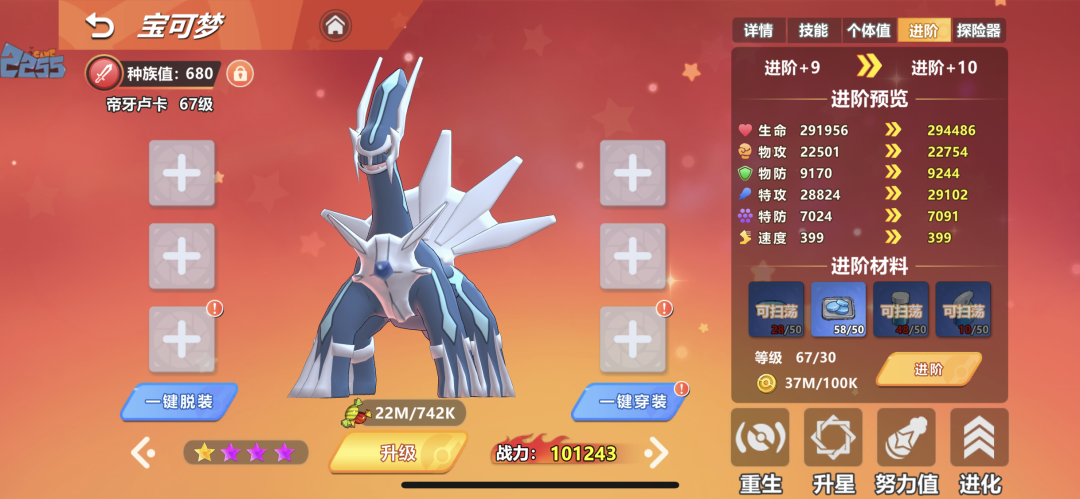This screenshot has width=1080, height=499.
Task: Open the 努力值 effort values menu
Action: [x=906, y=452]
